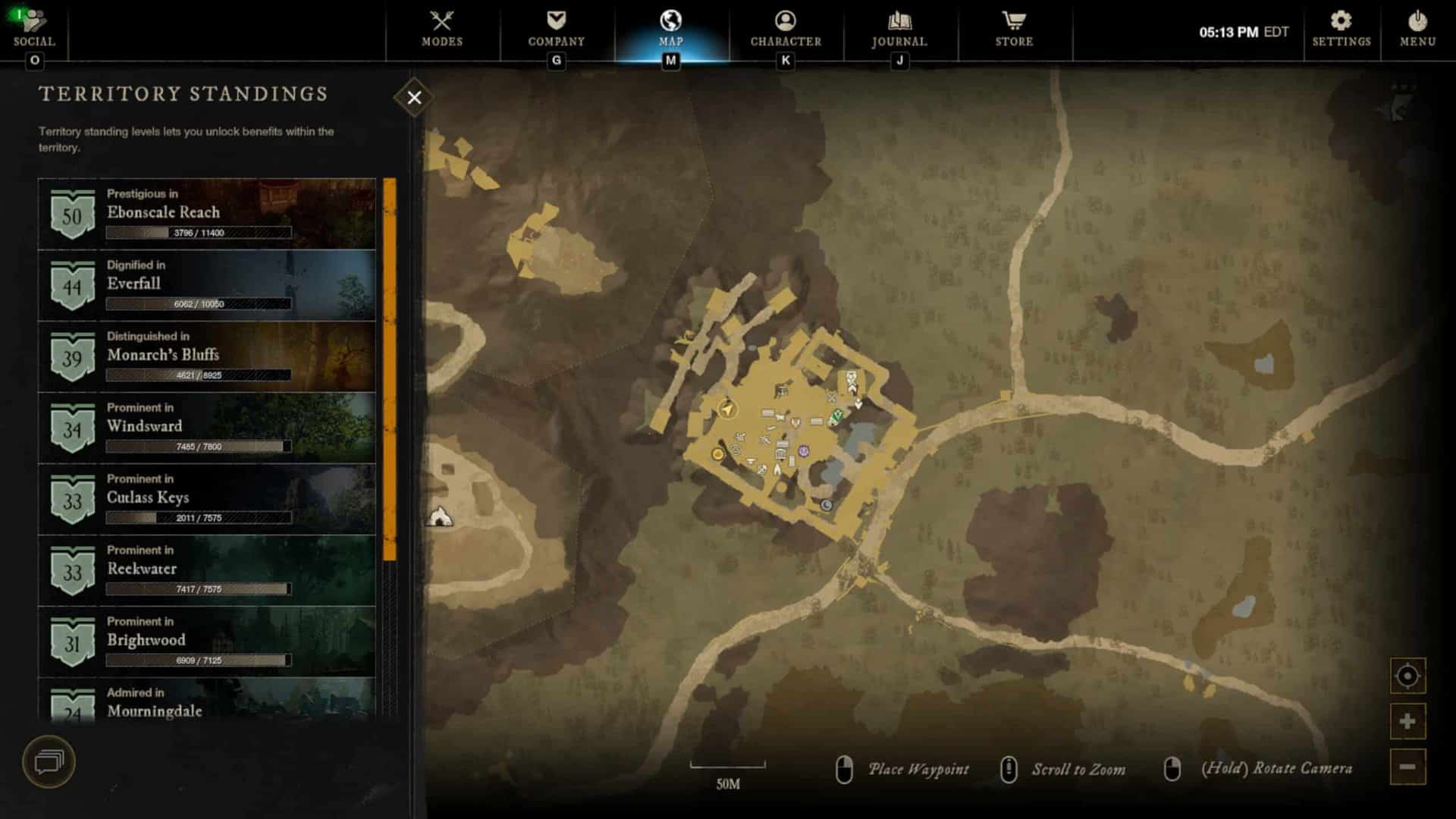1456x819 pixels.
Task: Open the in-game Store
Action: [x=1014, y=30]
